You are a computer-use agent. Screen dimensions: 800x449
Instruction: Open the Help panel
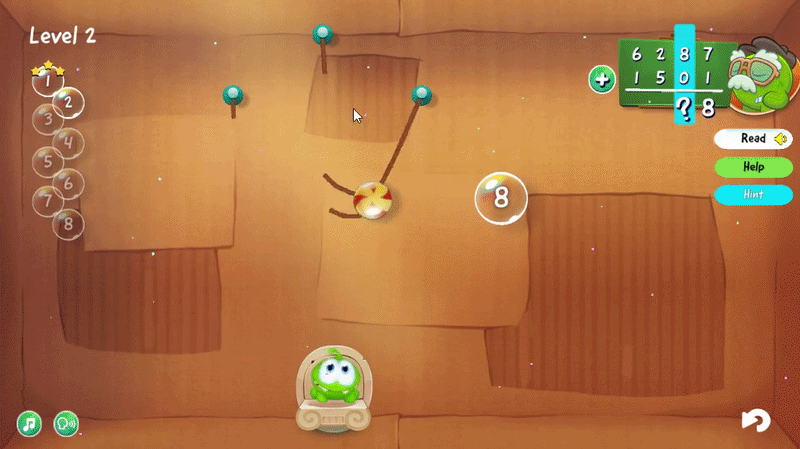(x=753, y=167)
